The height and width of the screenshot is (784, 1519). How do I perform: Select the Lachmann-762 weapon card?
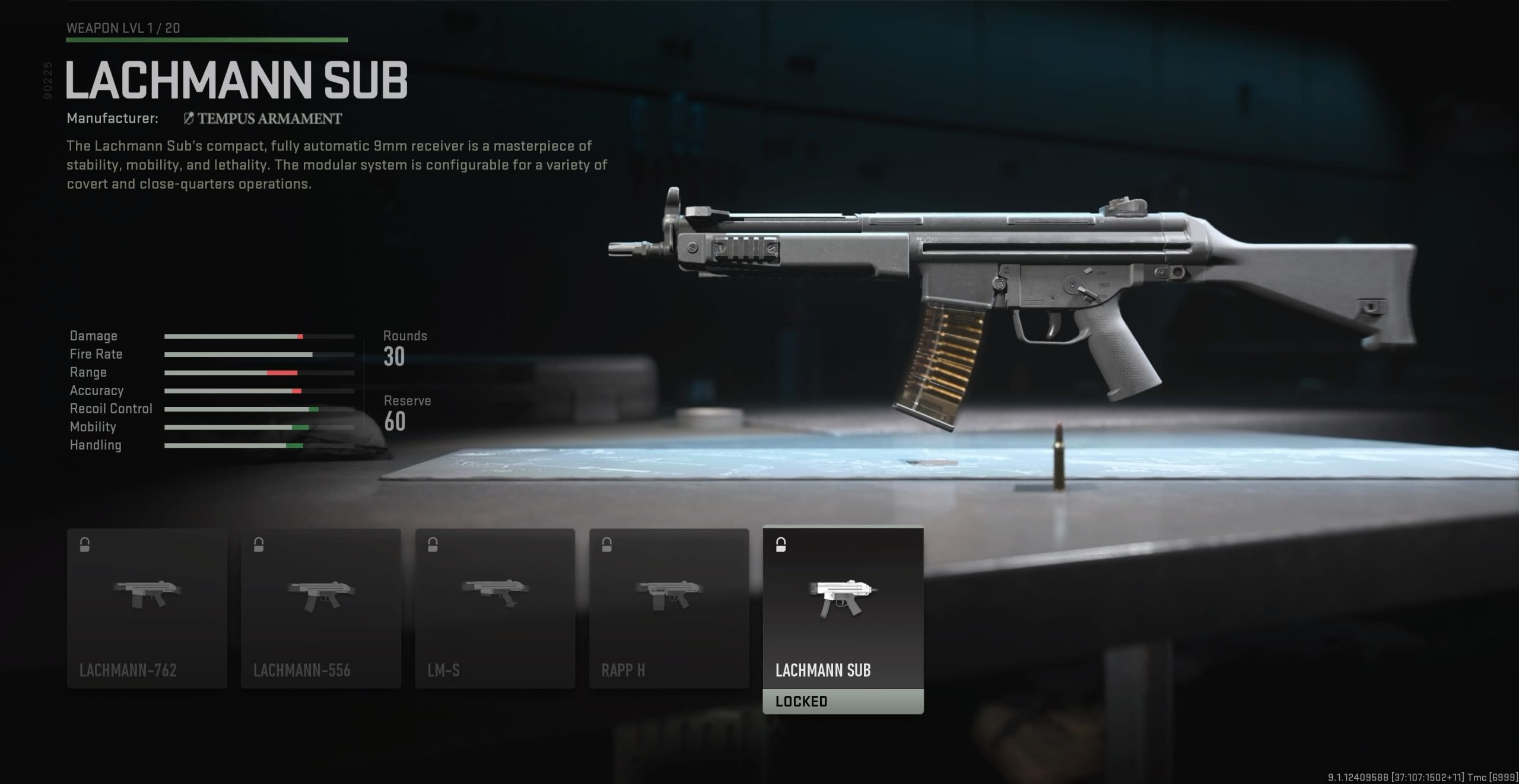click(148, 605)
